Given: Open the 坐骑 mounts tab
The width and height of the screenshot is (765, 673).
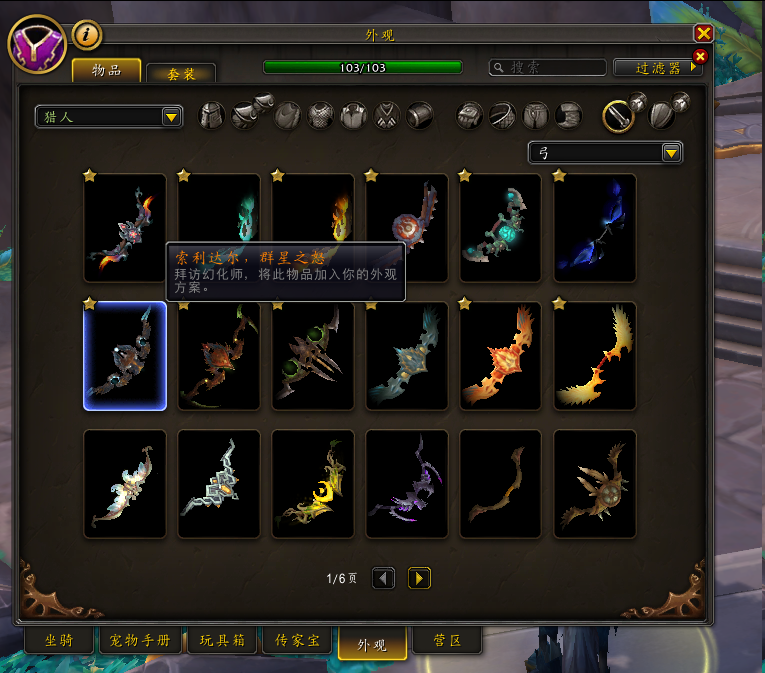Looking at the screenshot, I should coord(58,641).
